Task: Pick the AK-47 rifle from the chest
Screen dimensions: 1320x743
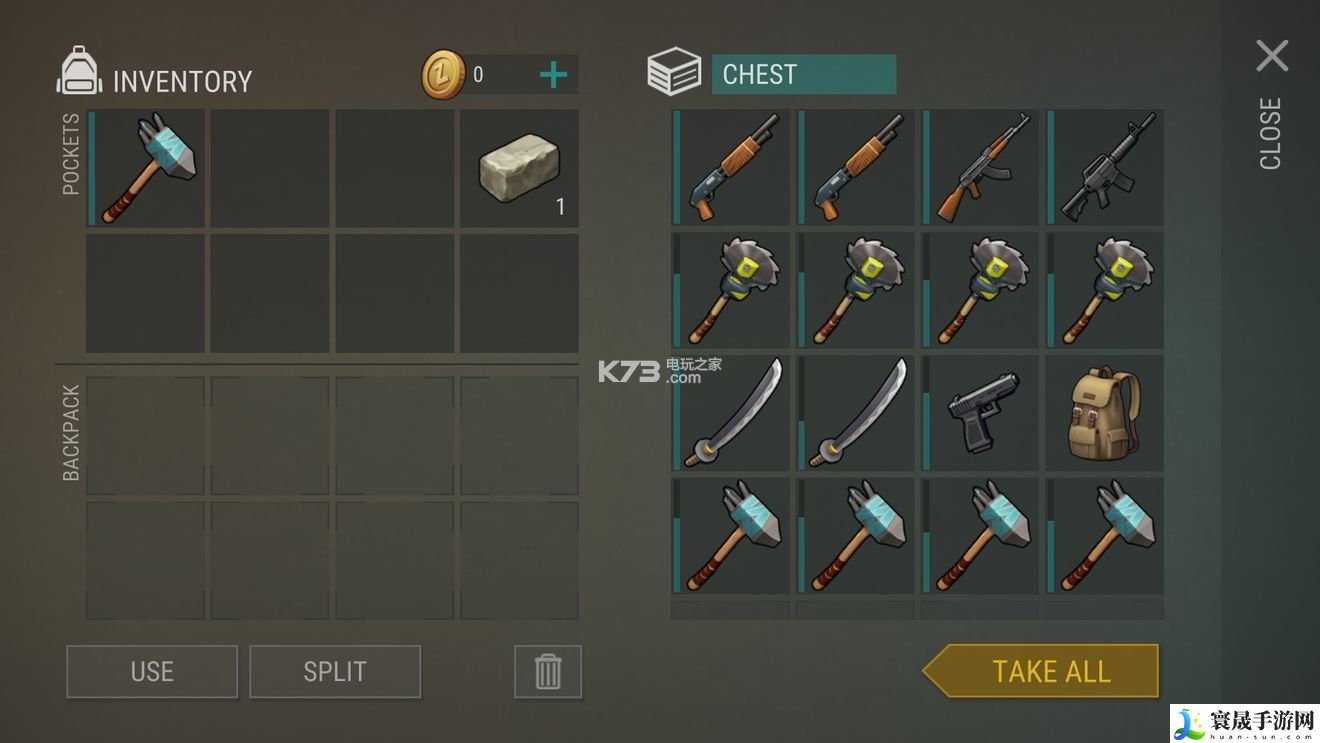Action: coord(980,168)
